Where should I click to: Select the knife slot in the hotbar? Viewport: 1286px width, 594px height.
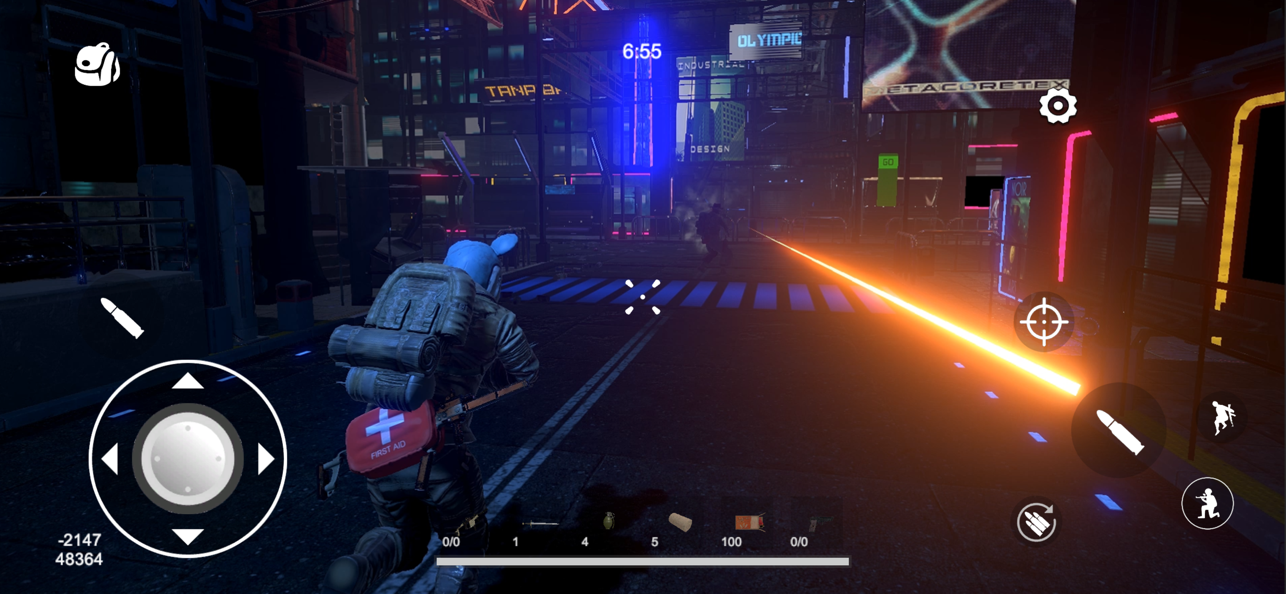[540, 524]
